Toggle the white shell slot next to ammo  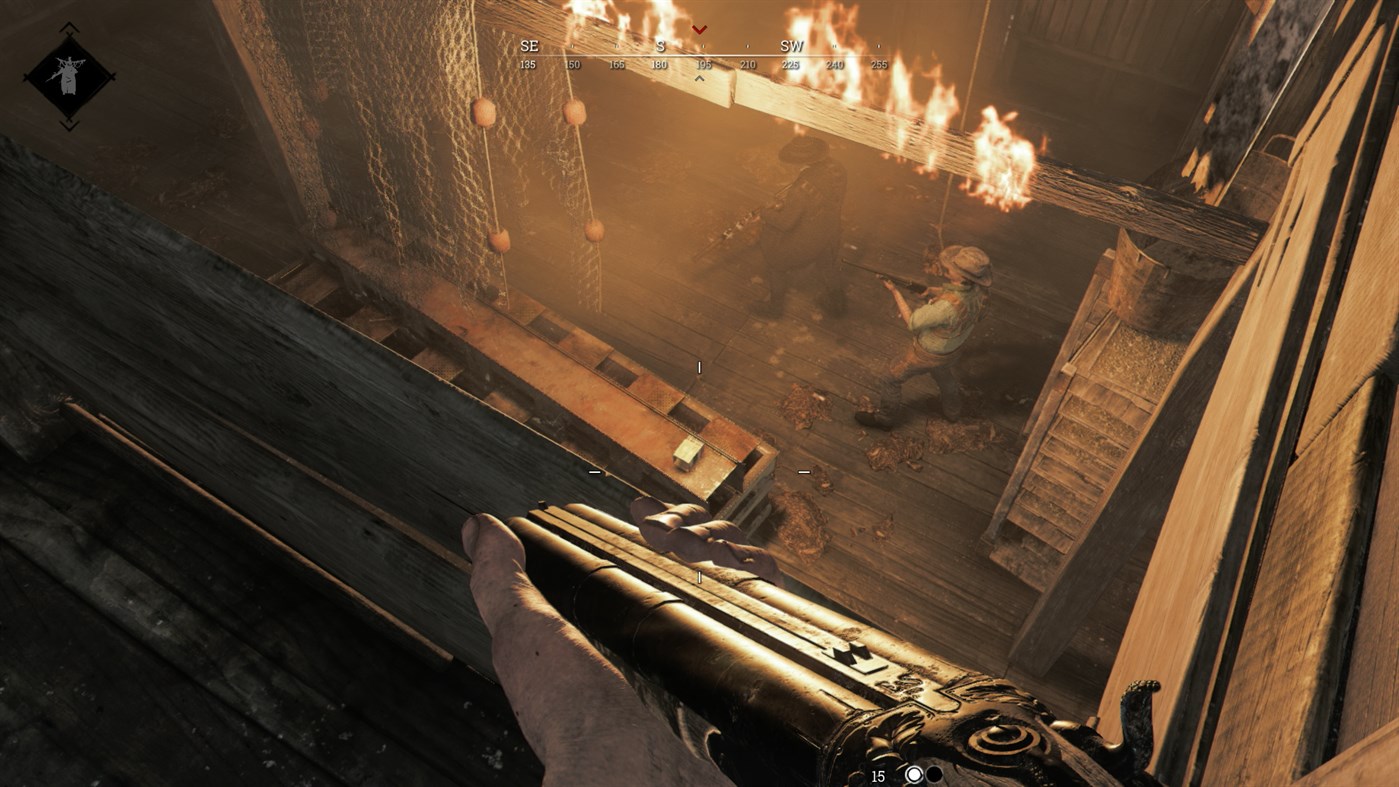point(913,774)
